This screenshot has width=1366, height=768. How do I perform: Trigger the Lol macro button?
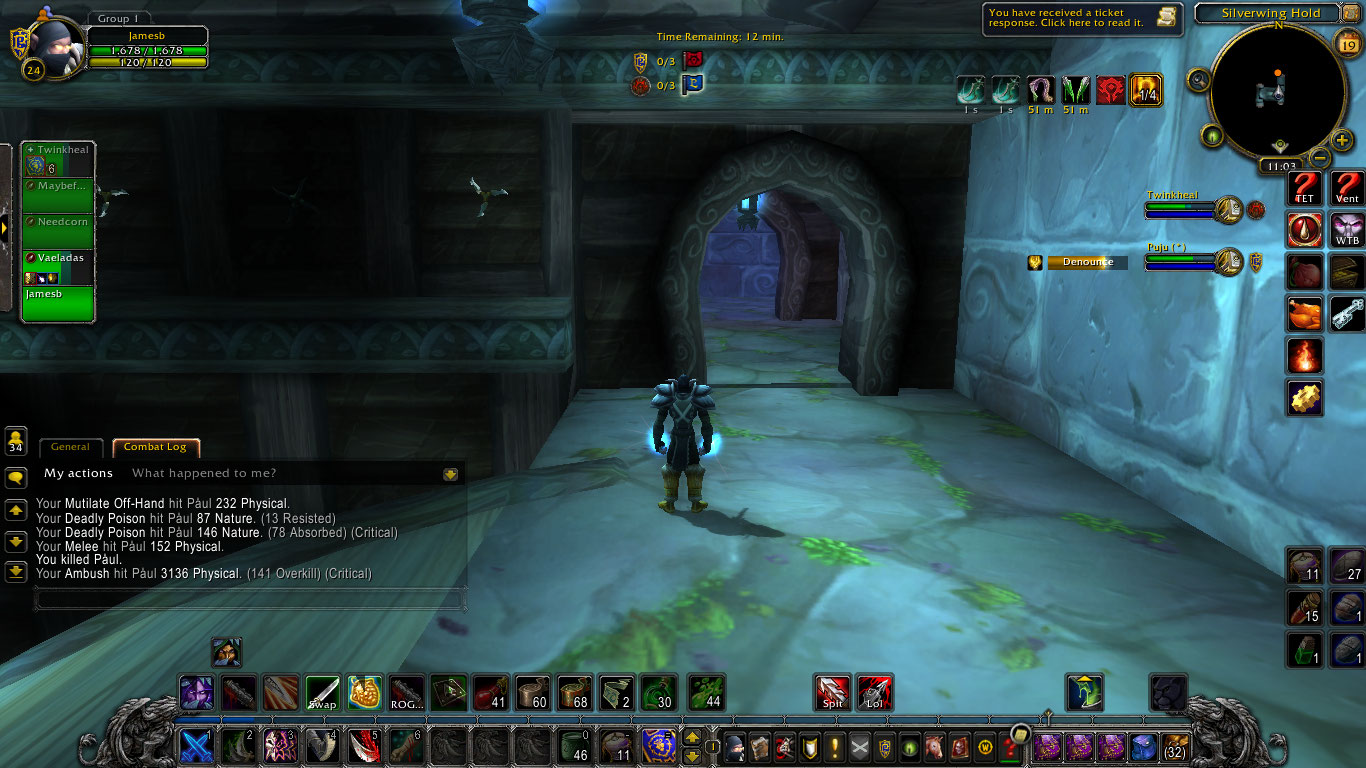click(875, 692)
